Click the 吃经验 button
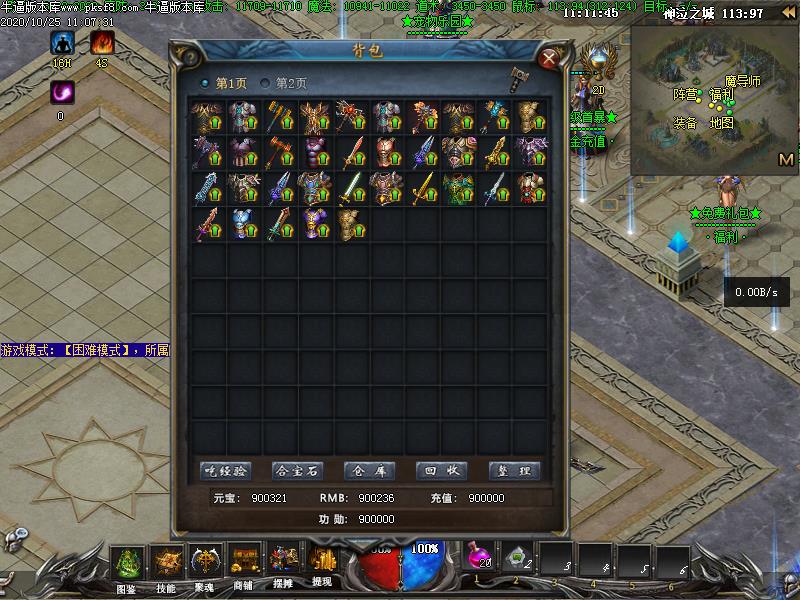Screen dimensions: 800x600 (x=225, y=471)
